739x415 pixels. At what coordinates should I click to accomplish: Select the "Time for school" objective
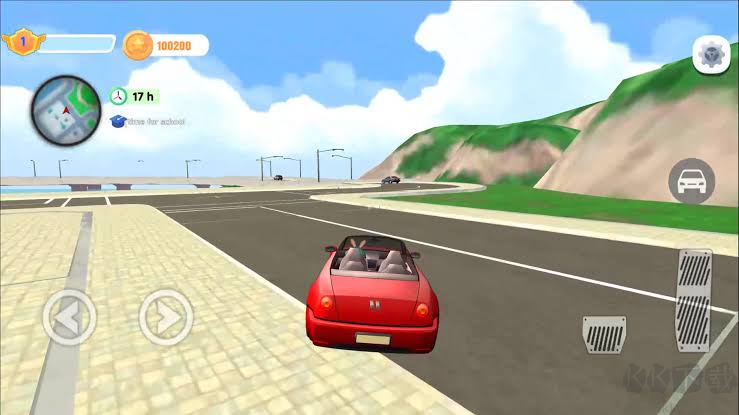coord(147,121)
